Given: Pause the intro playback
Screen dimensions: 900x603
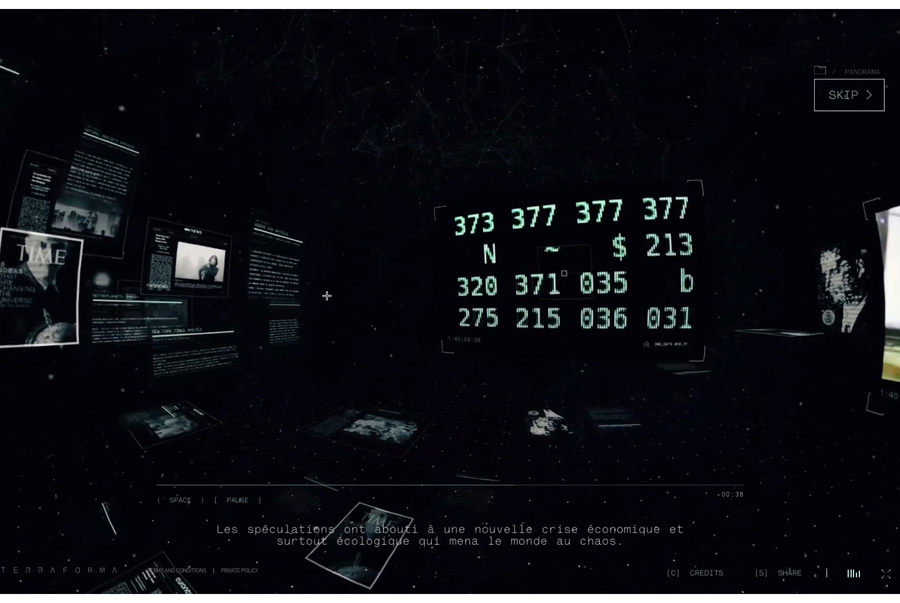Looking at the screenshot, I should [x=237, y=500].
